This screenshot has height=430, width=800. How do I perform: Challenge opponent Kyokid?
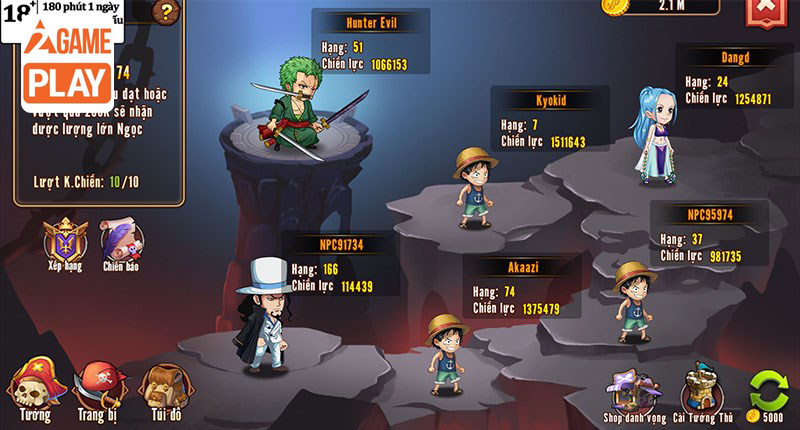[x=475, y=187]
